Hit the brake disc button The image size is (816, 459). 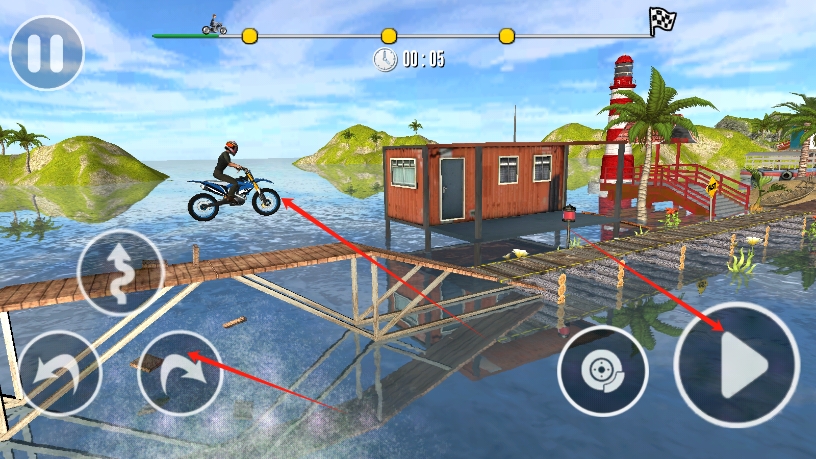[602, 371]
